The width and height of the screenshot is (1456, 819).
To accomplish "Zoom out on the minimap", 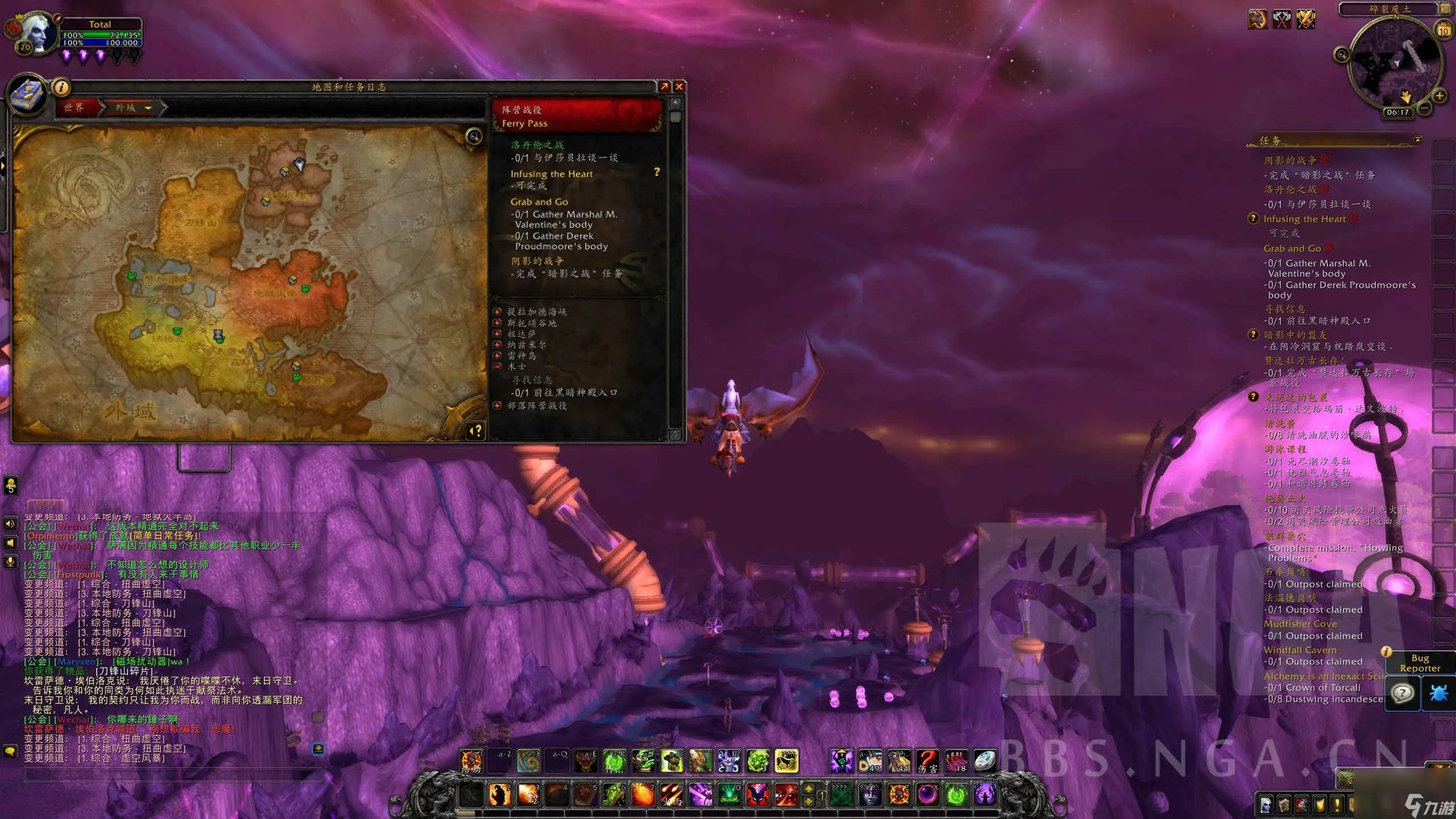I will [1425, 109].
